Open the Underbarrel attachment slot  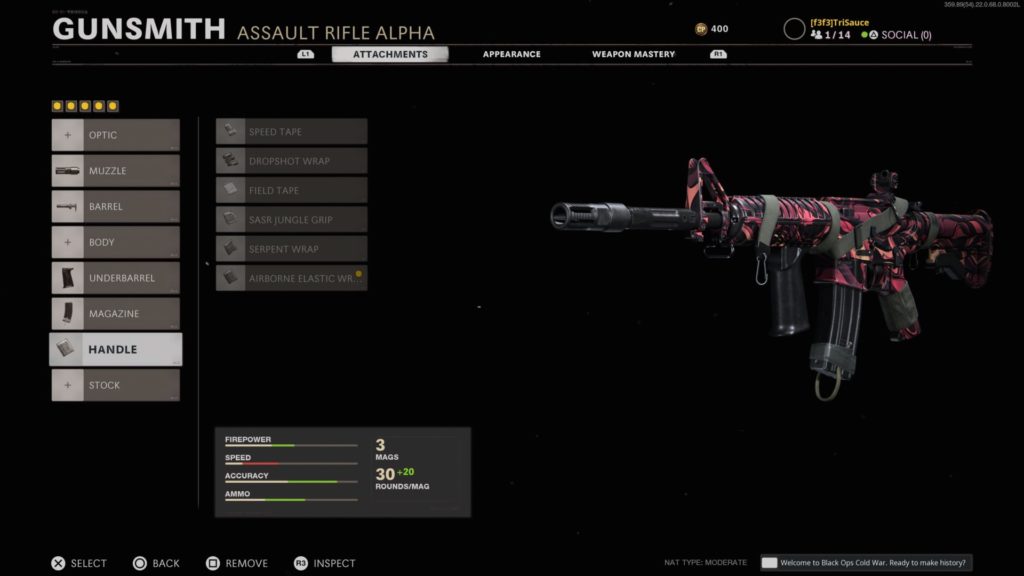116,278
